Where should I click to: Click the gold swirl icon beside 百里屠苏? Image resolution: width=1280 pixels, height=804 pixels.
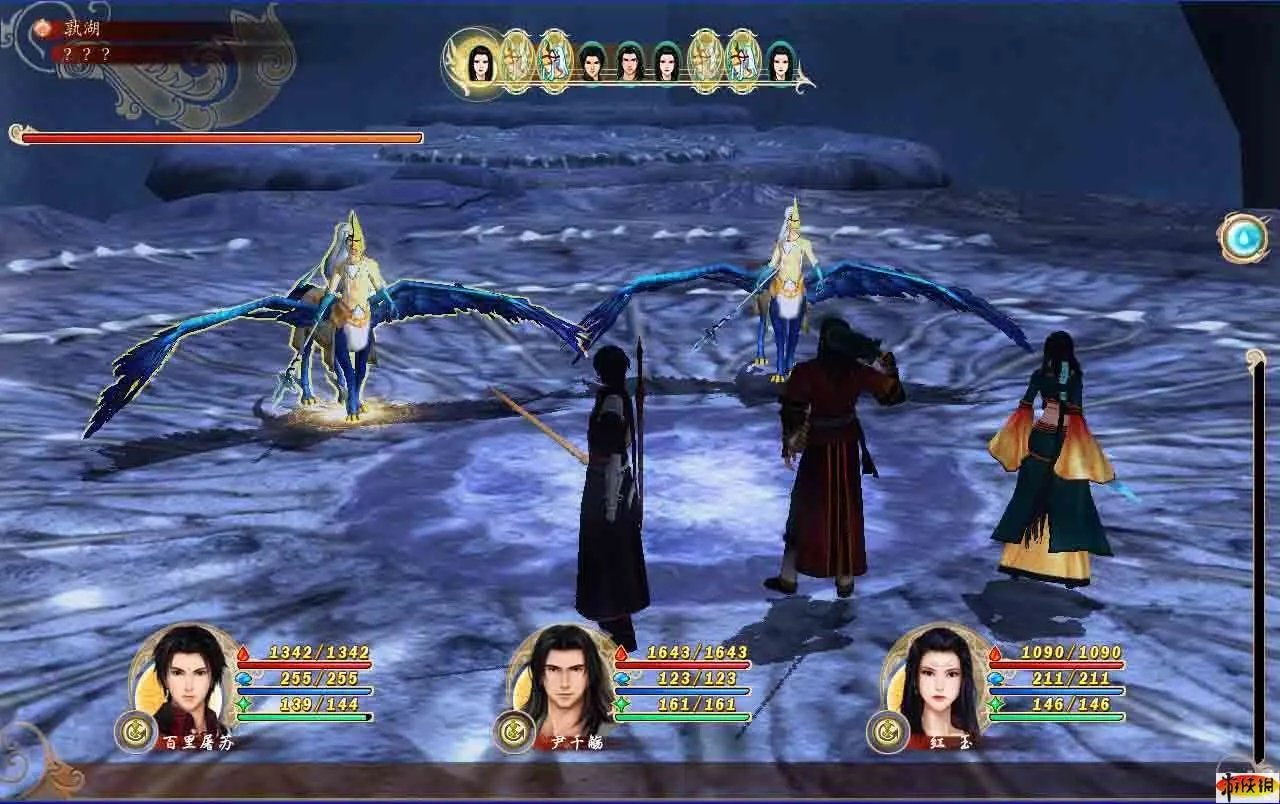(x=133, y=730)
